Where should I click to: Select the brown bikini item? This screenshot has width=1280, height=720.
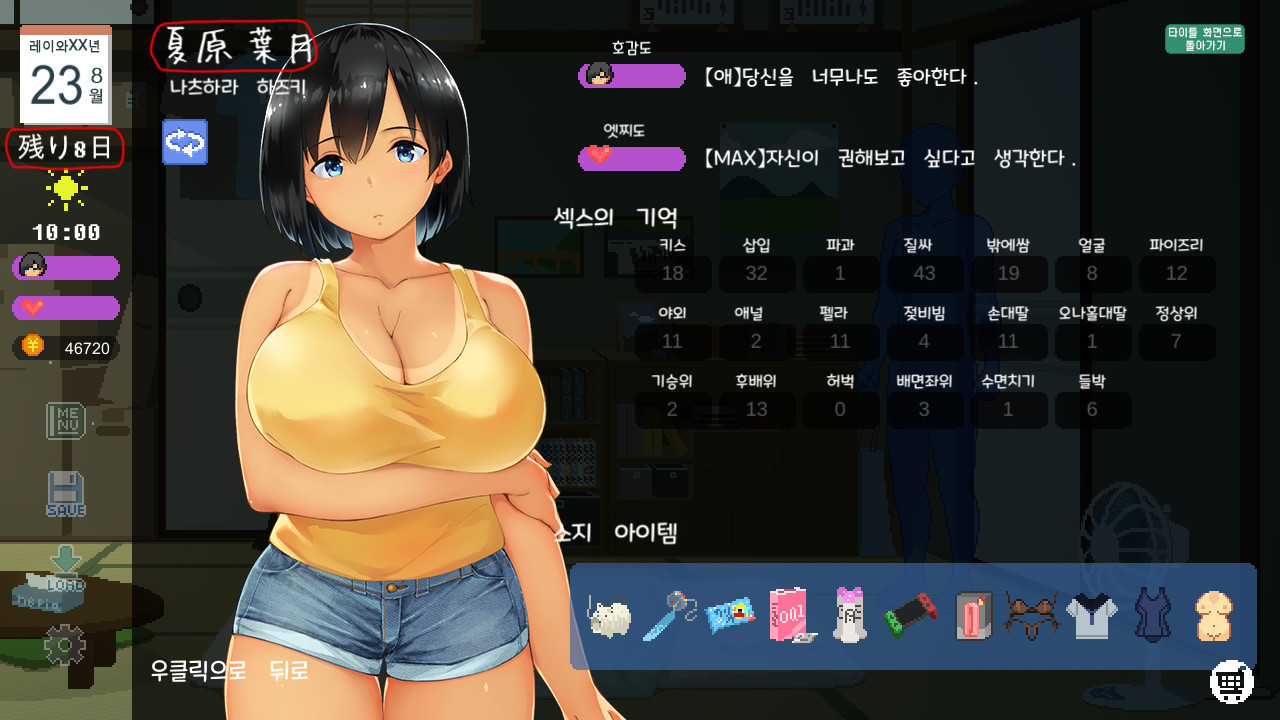(x=1030, y=617)
